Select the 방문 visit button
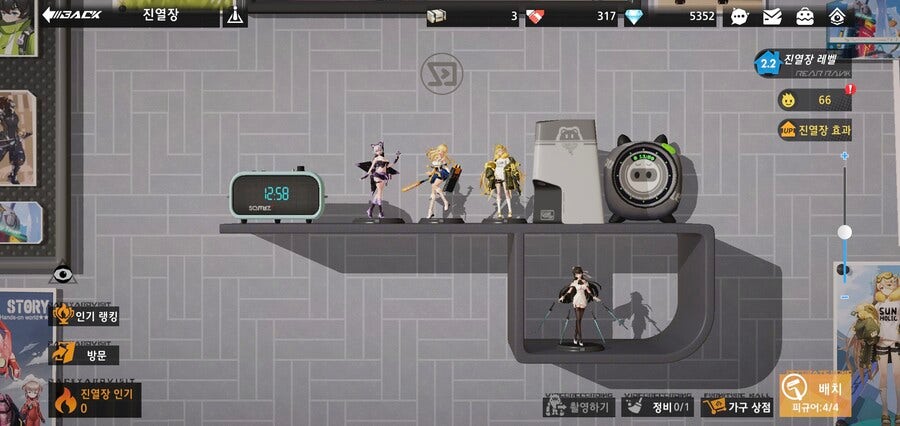This screenshot has height=426, width=900. (87, 354)
